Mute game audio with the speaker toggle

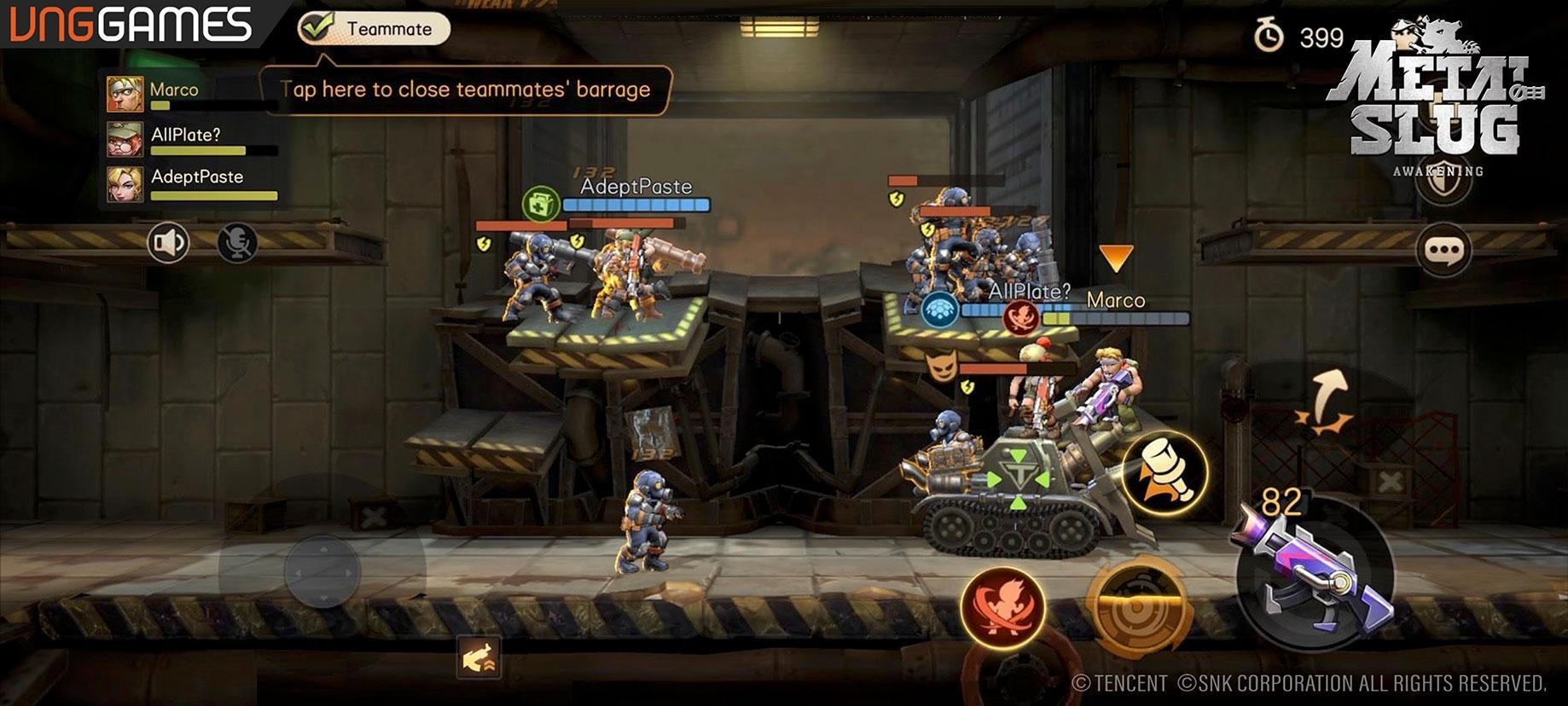coord(167,242)
